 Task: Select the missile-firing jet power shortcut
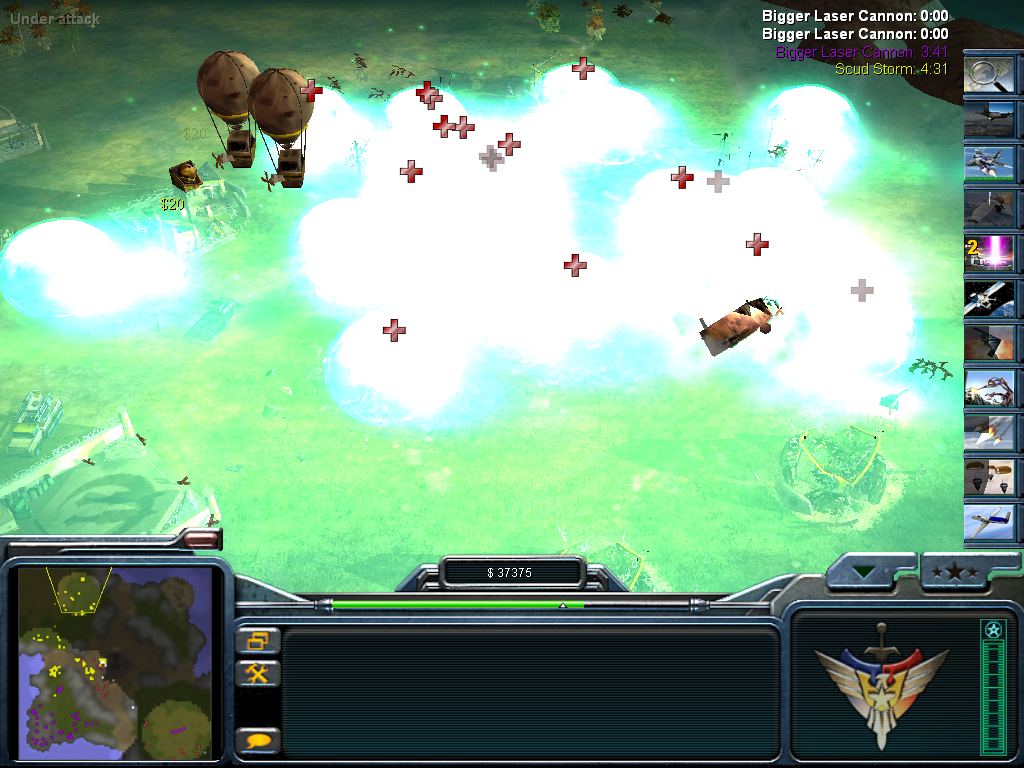coord(989,432)
